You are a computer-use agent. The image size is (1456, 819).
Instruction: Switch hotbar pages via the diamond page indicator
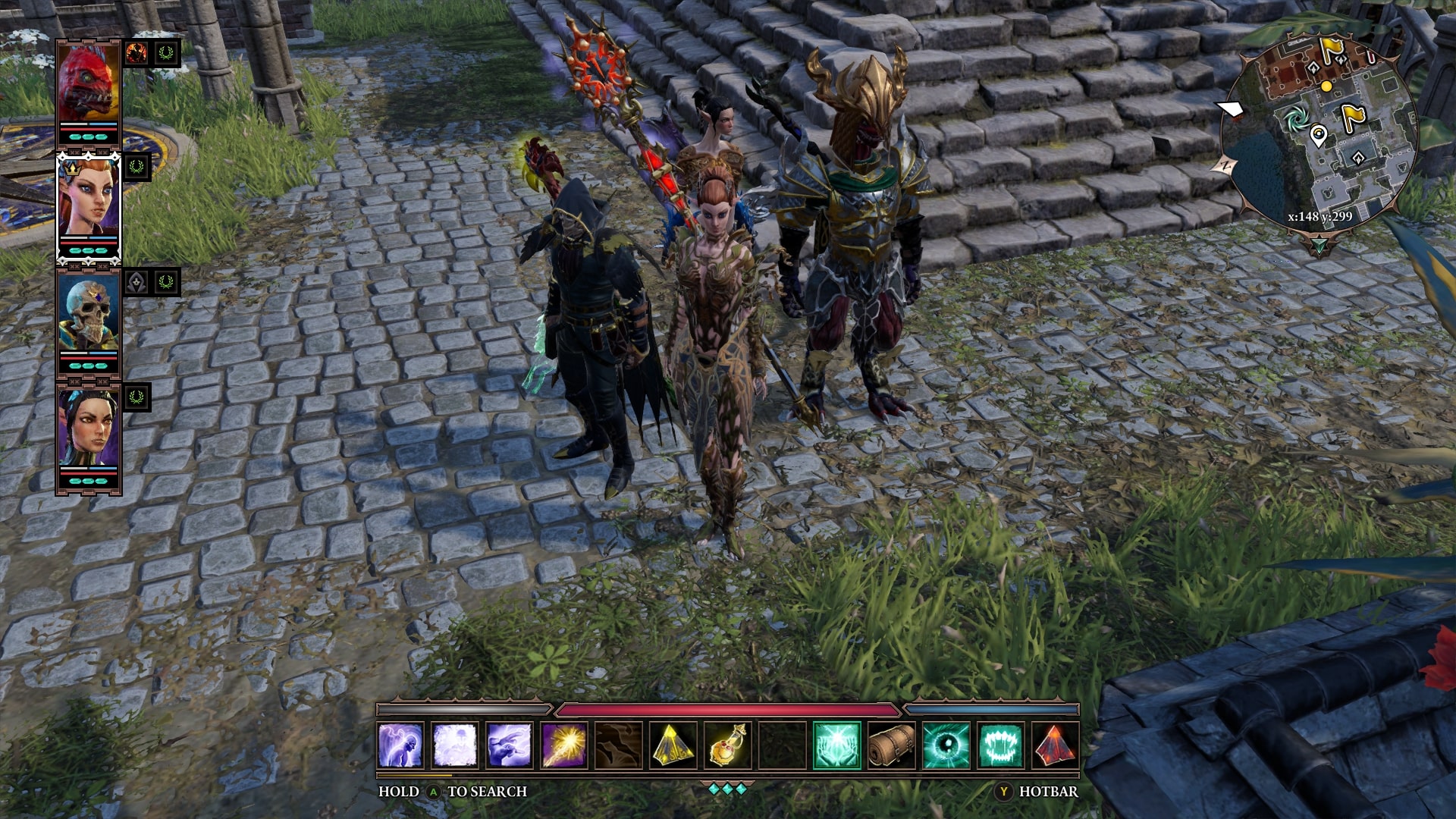point(728,789)
